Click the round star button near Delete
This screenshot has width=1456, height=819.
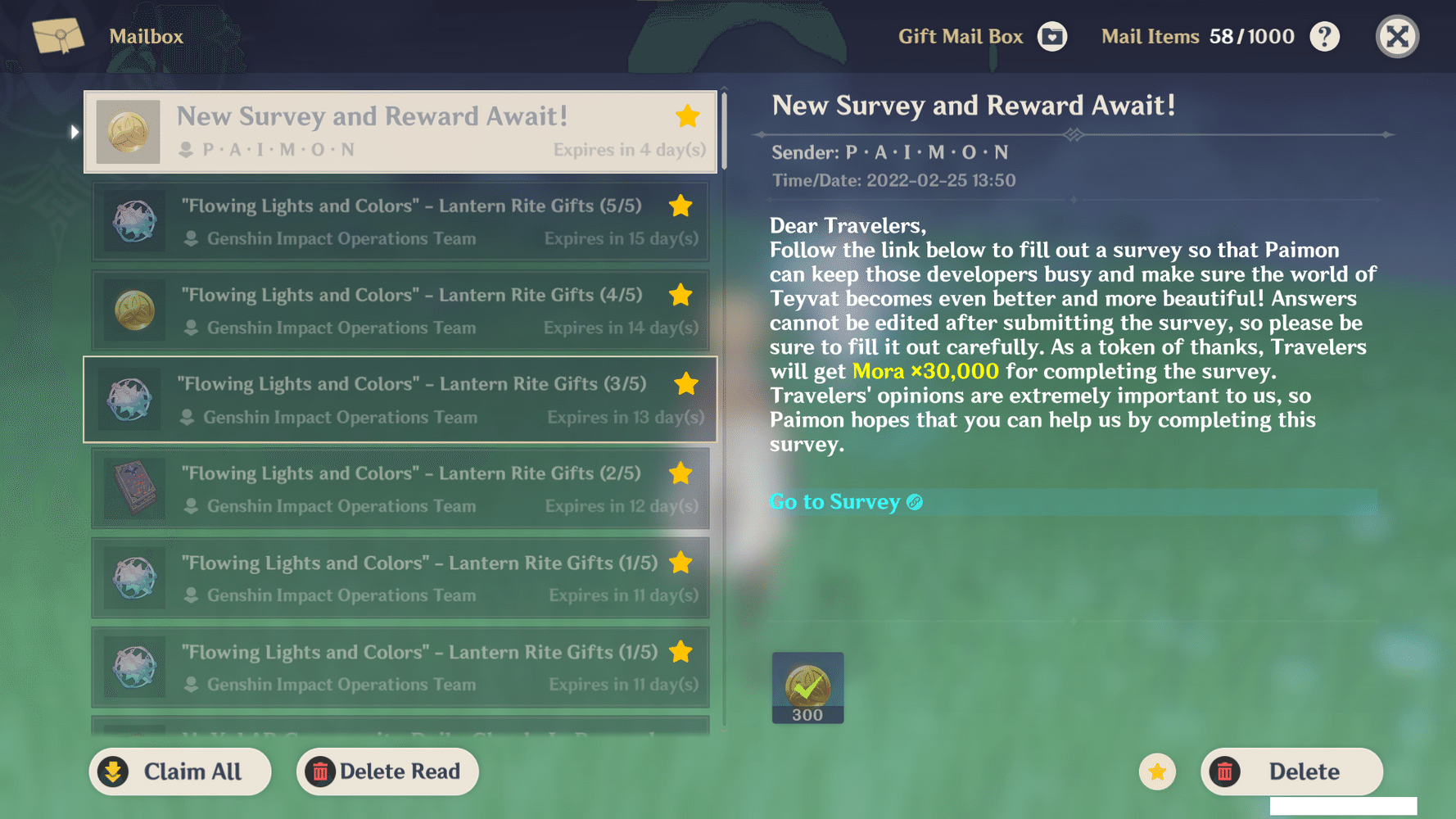[1157, 771]
